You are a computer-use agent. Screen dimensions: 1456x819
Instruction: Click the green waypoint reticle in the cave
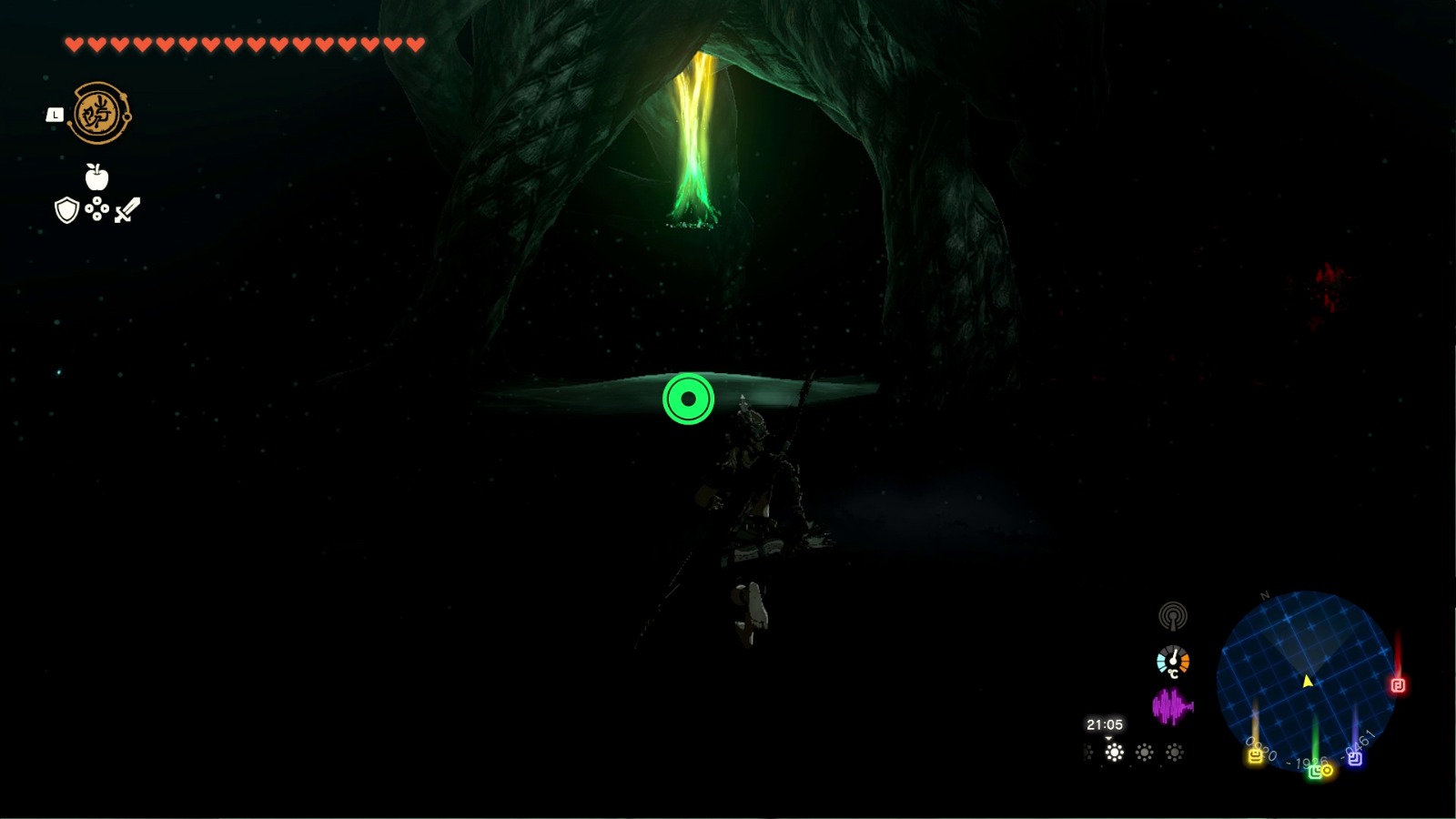(x=688, y=398)
